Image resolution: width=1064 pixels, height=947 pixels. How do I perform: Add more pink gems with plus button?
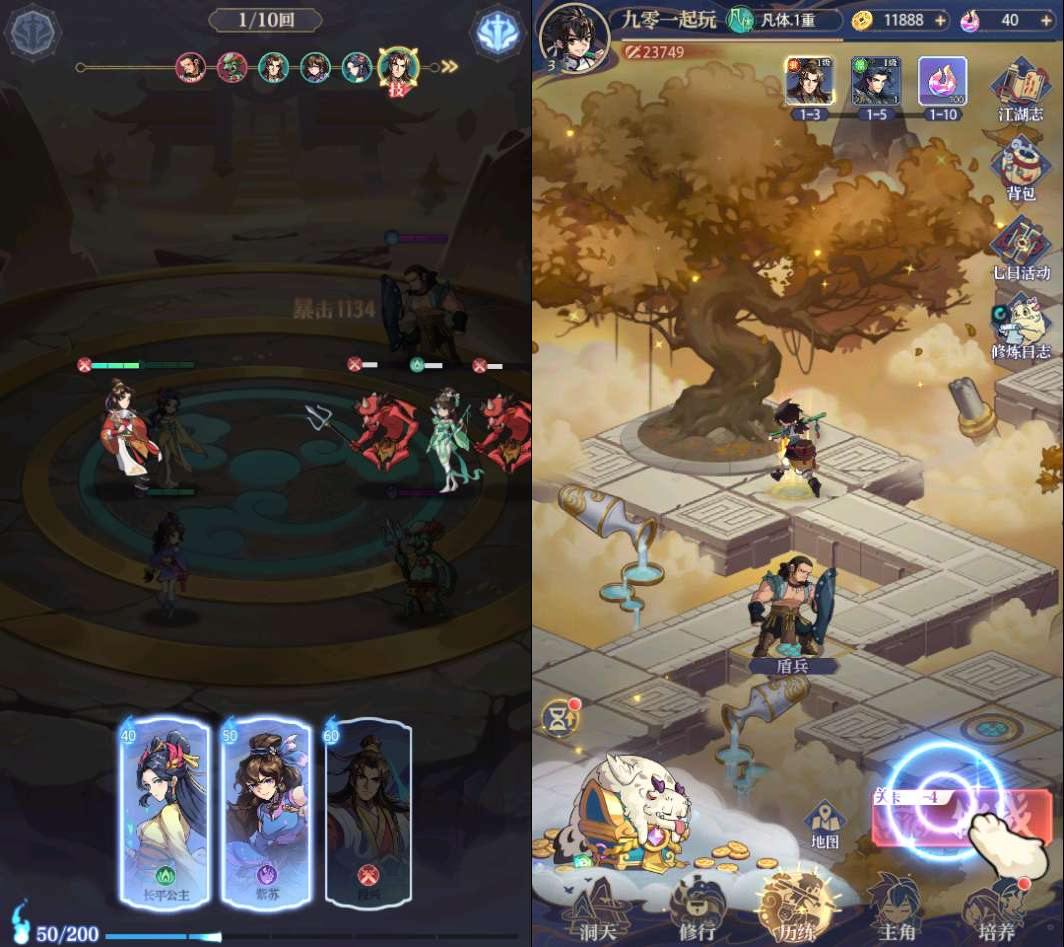[1044, 20]
